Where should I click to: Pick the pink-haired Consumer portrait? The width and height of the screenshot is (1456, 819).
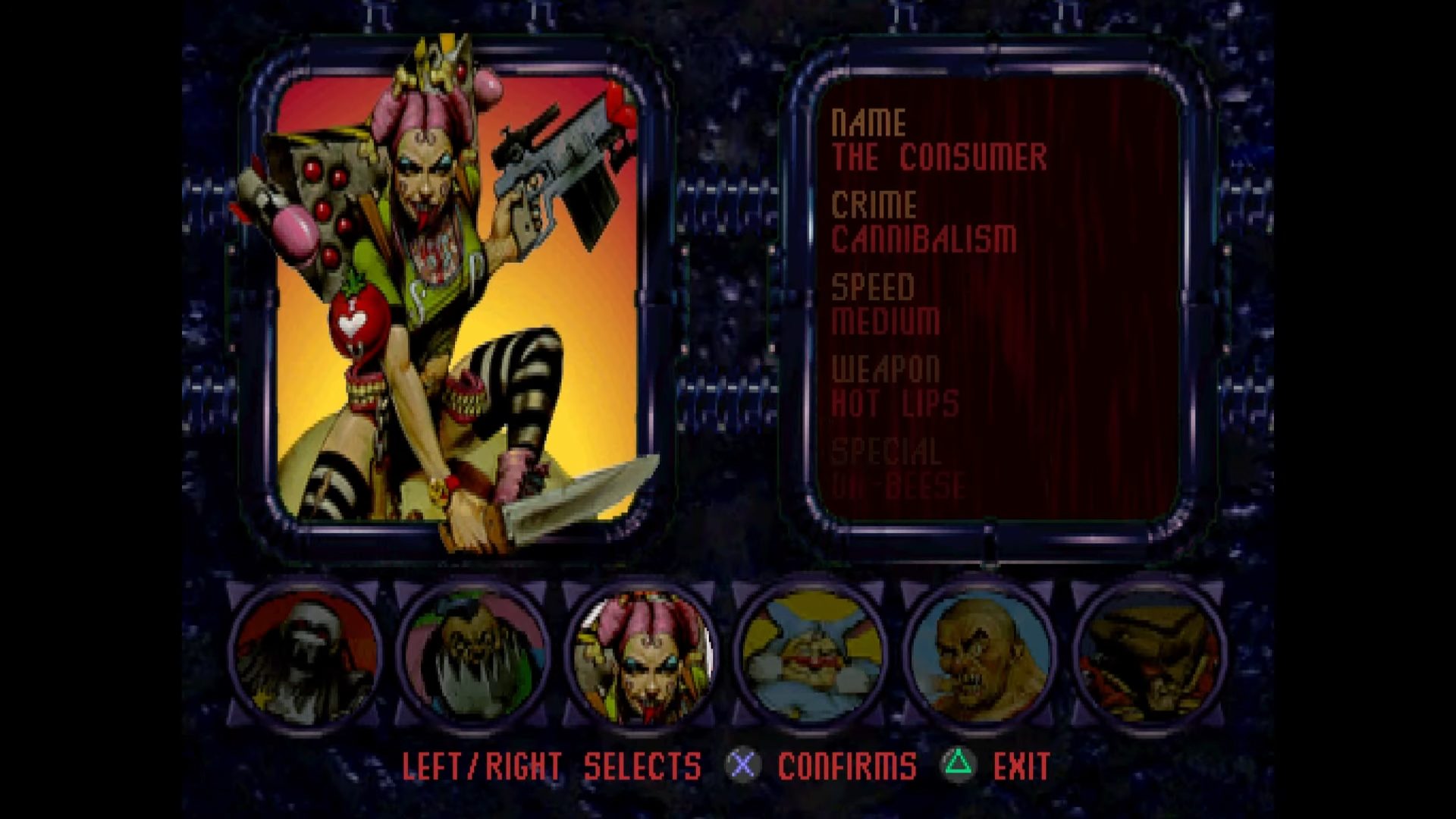point(642,658)
